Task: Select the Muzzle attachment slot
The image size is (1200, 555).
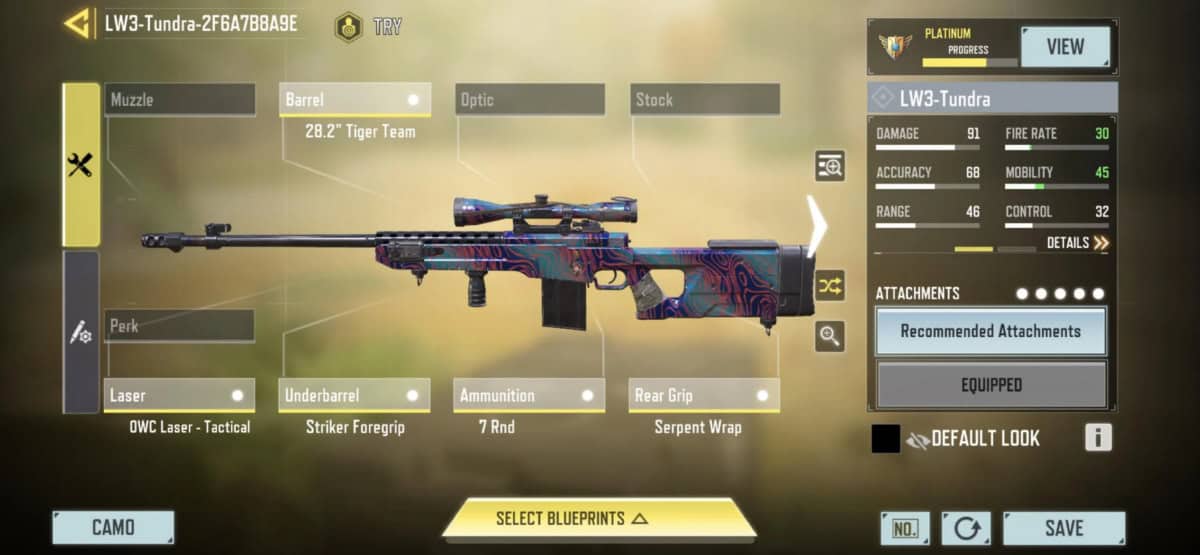Action: [180, 100]
